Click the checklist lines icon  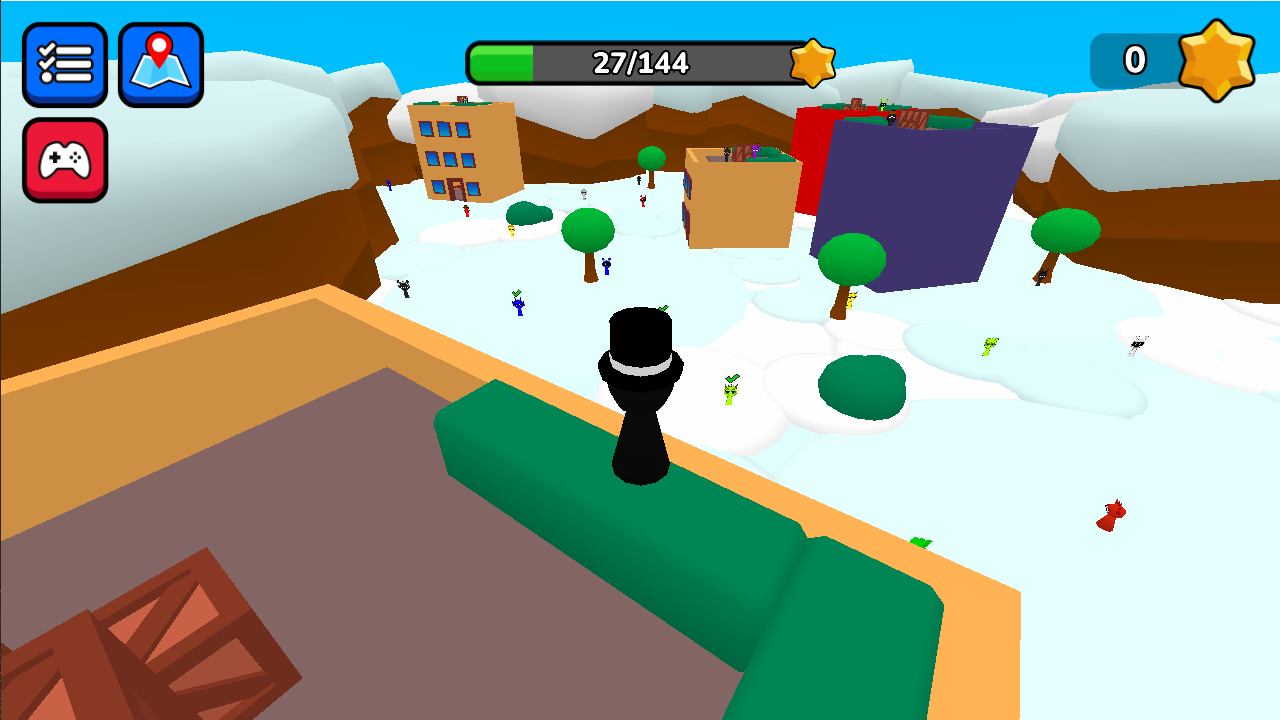coord(65,63)
